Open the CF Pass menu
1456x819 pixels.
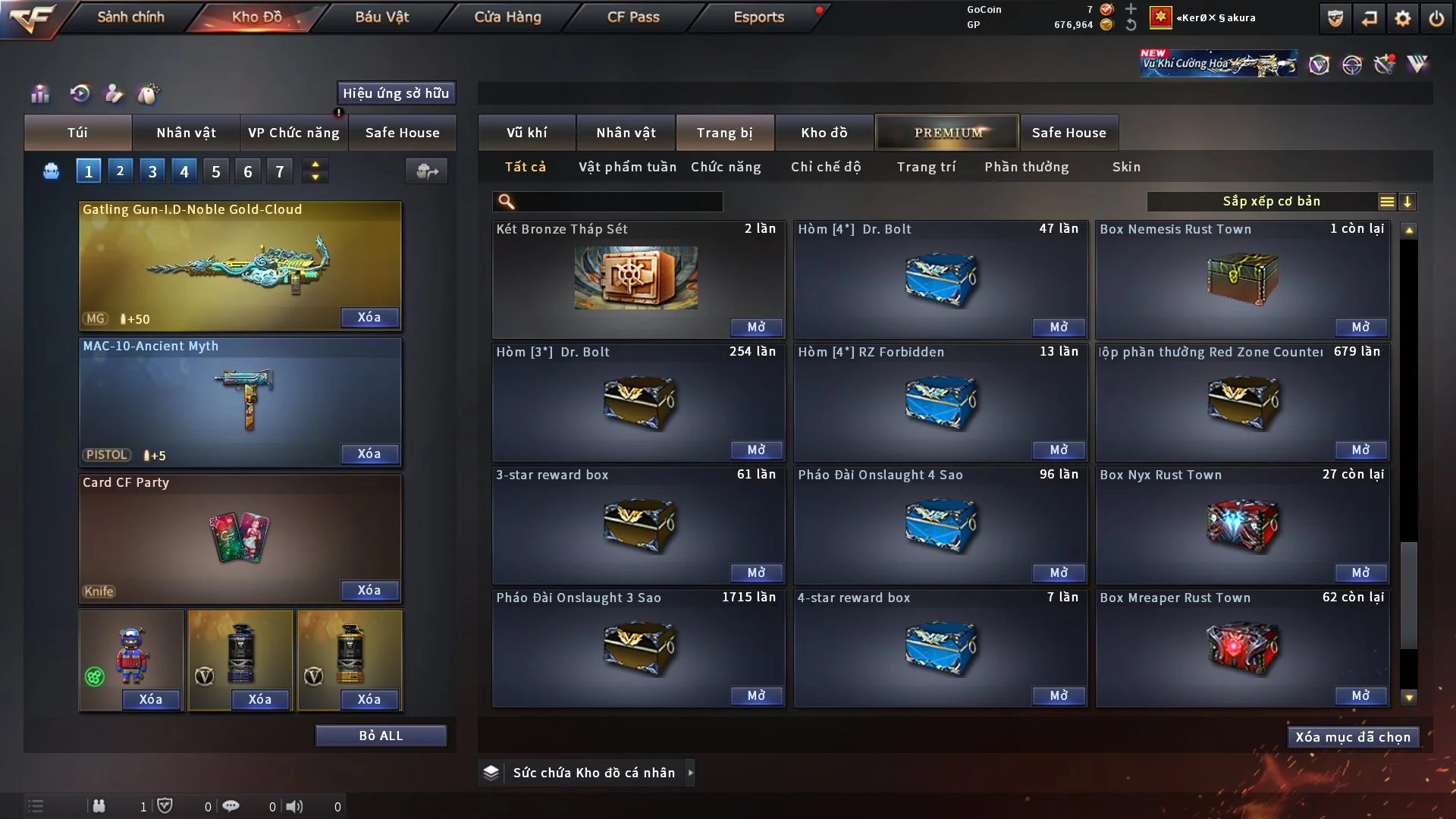pyautogui.click(x=633, y=17)
